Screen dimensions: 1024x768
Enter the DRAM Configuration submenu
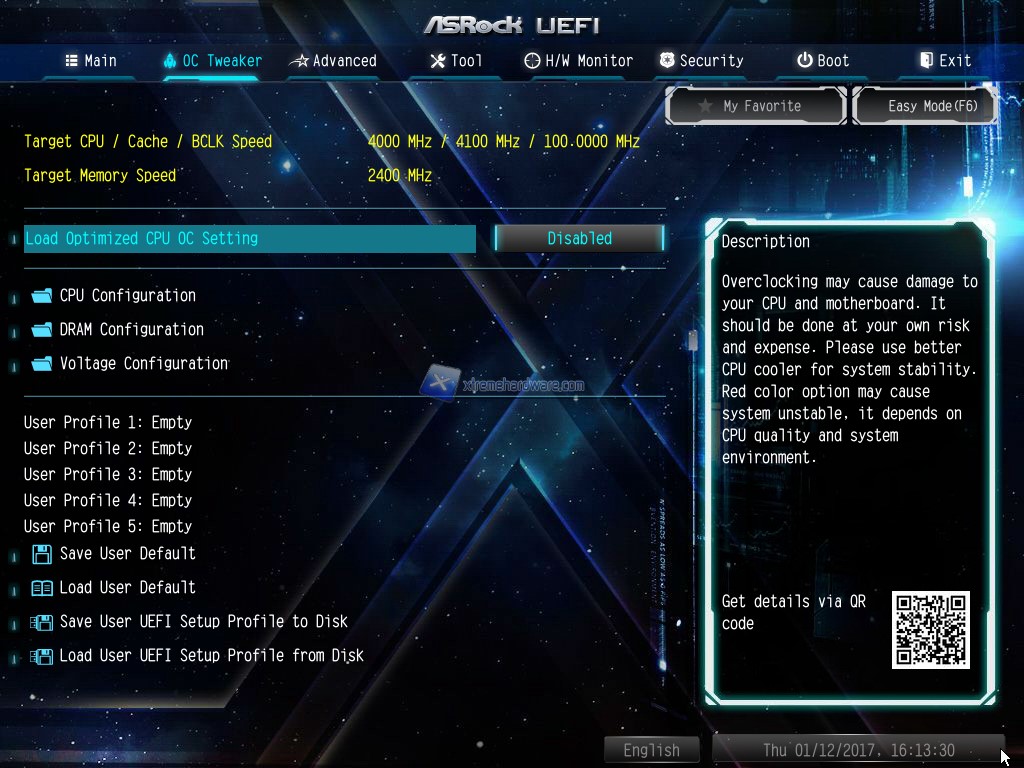point(131,330)
